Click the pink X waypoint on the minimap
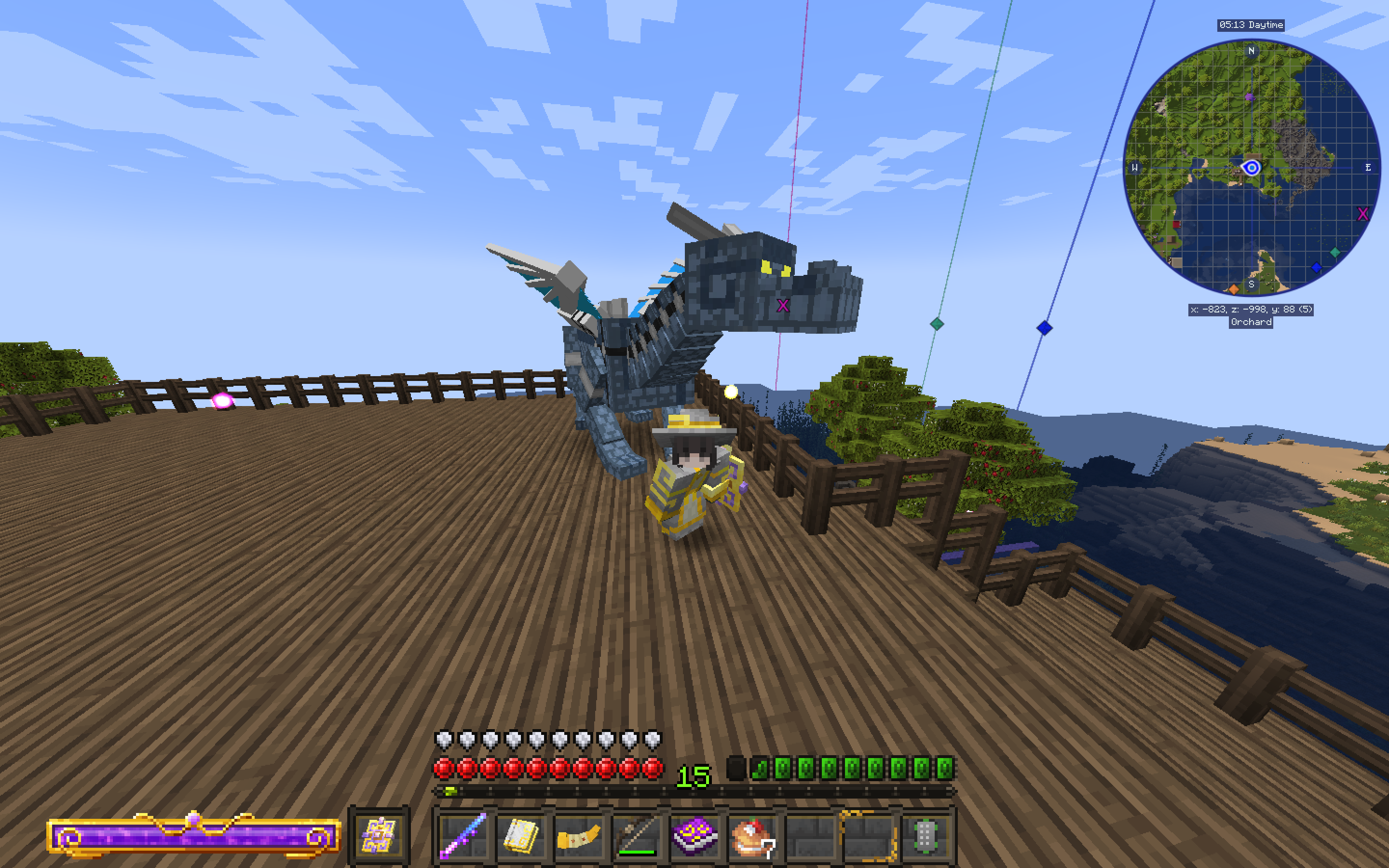 coord(1362,214)
